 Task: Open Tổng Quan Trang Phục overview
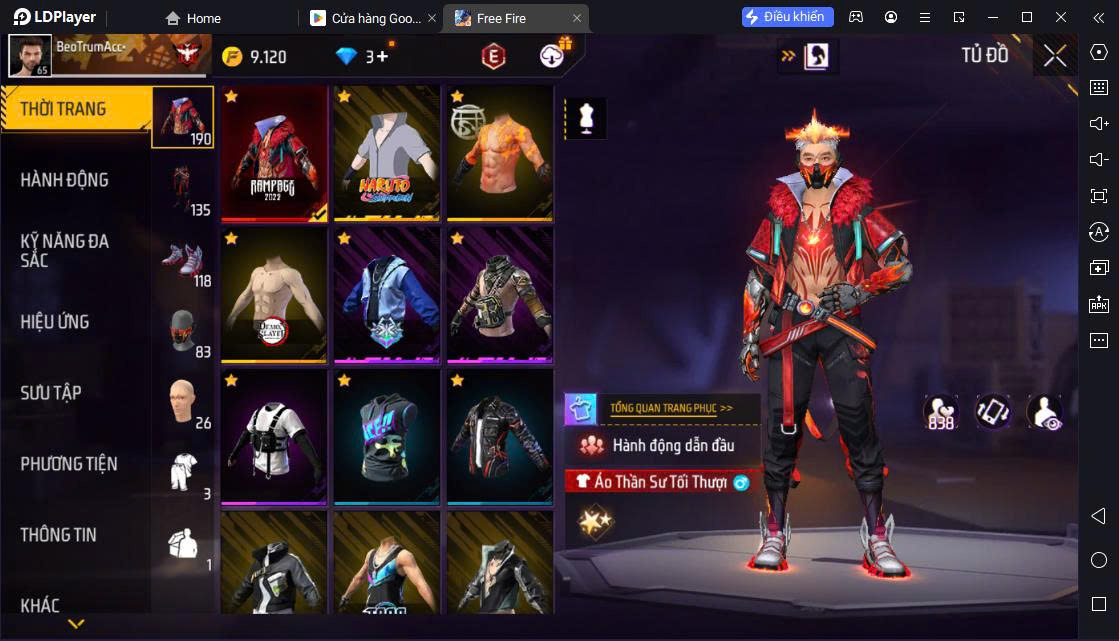click(671, 408)
